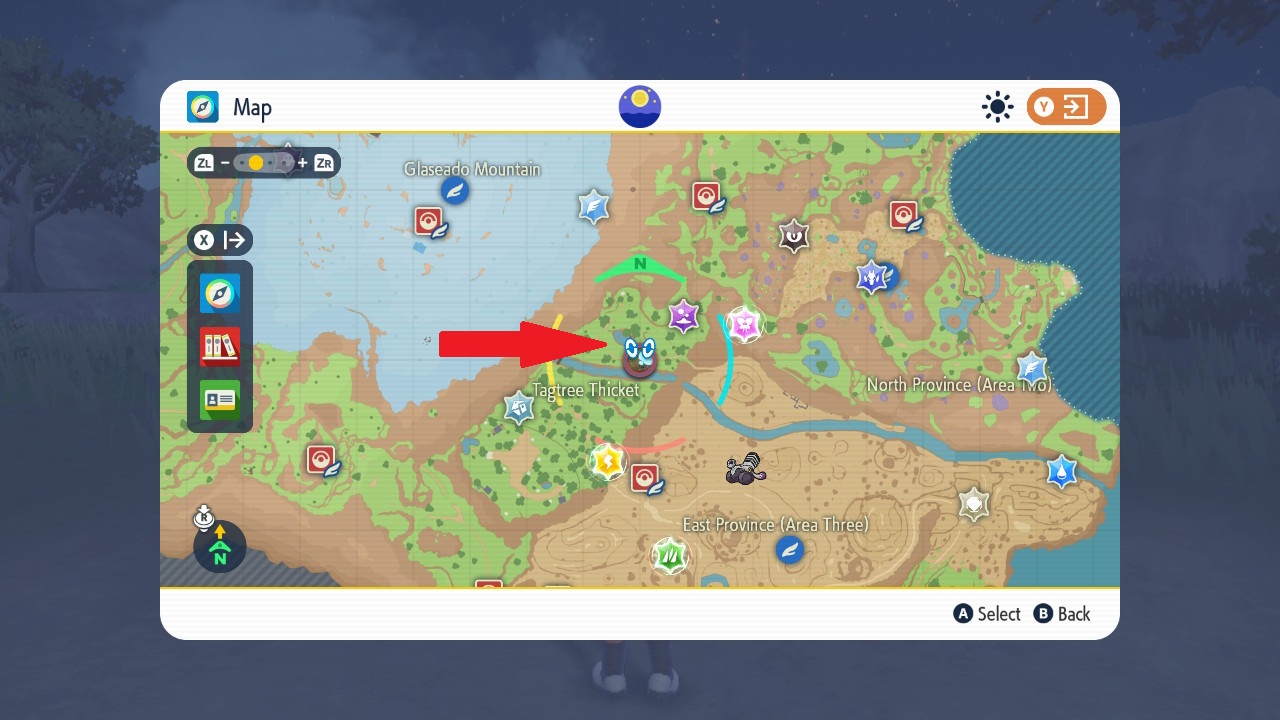This screenshot has width=1280, height=720.
Task: Click the purple Tera Raid crystal below the green arrow
Action: 683,316
